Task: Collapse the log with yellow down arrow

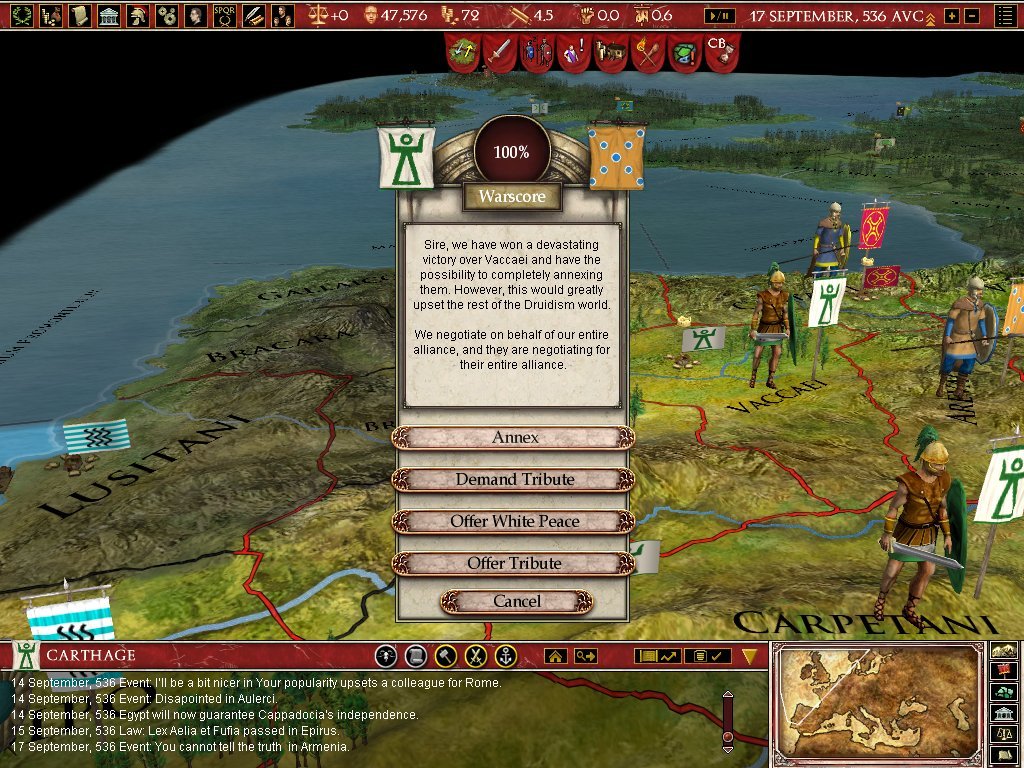Action: tap(750, 656)
